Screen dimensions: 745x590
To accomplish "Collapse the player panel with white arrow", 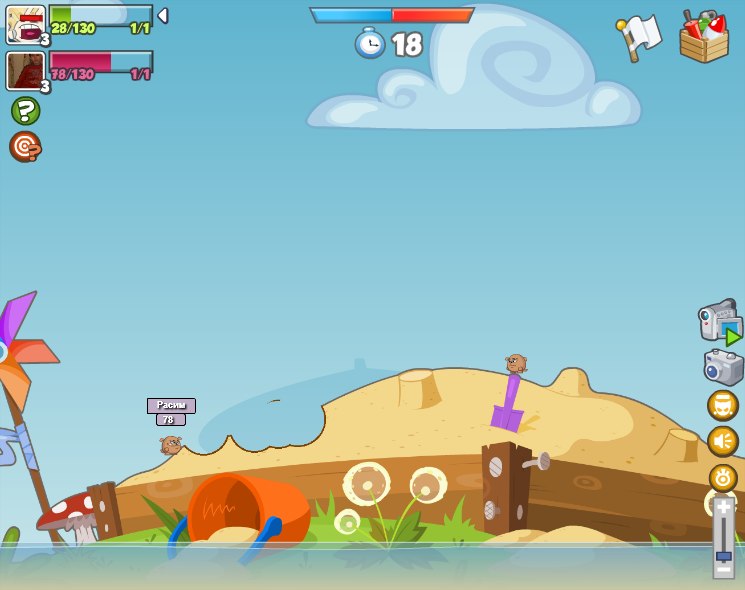I will [x=163, y=16].
